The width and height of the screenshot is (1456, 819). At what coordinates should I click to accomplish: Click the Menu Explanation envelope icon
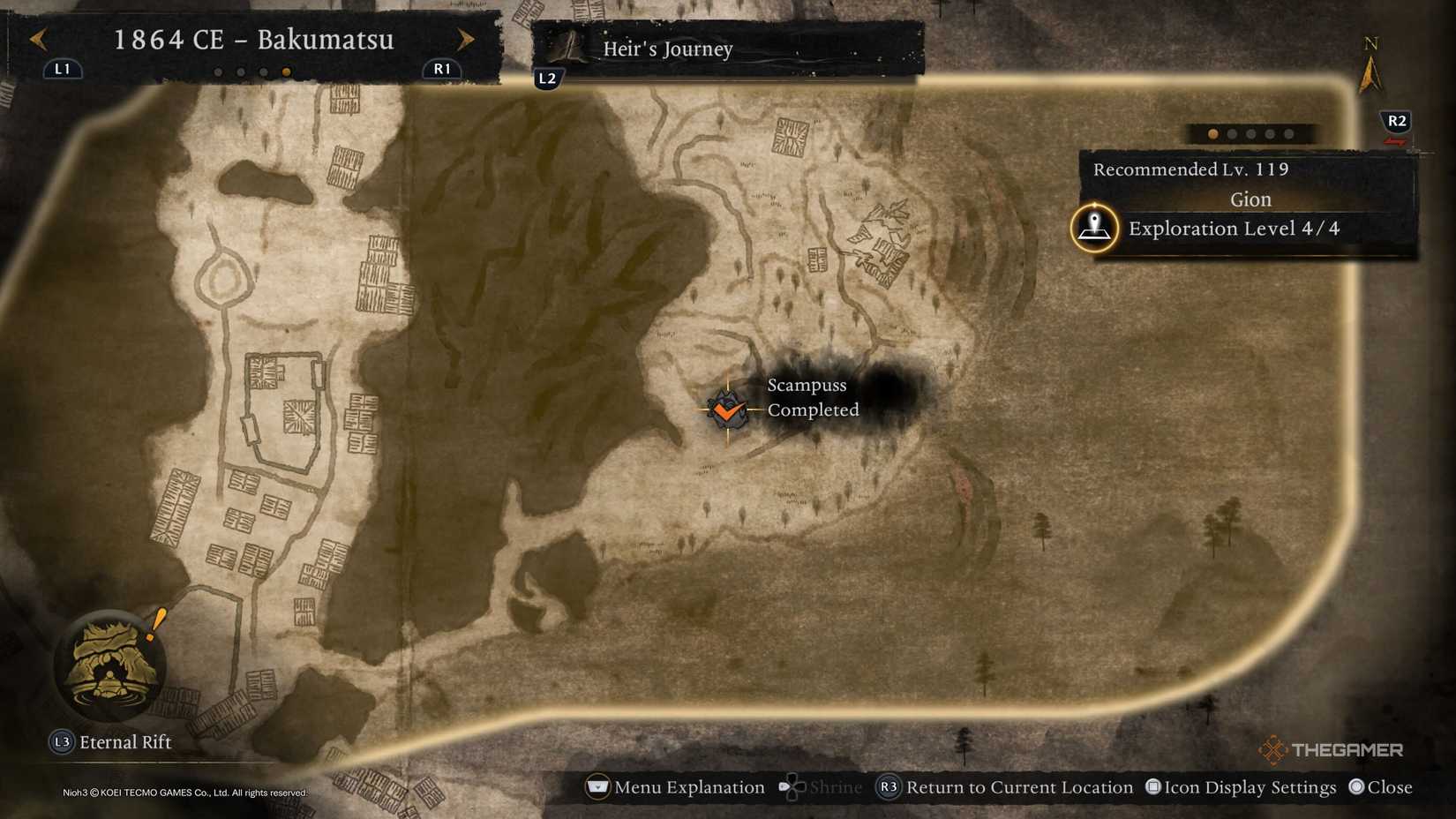[597, 786]
